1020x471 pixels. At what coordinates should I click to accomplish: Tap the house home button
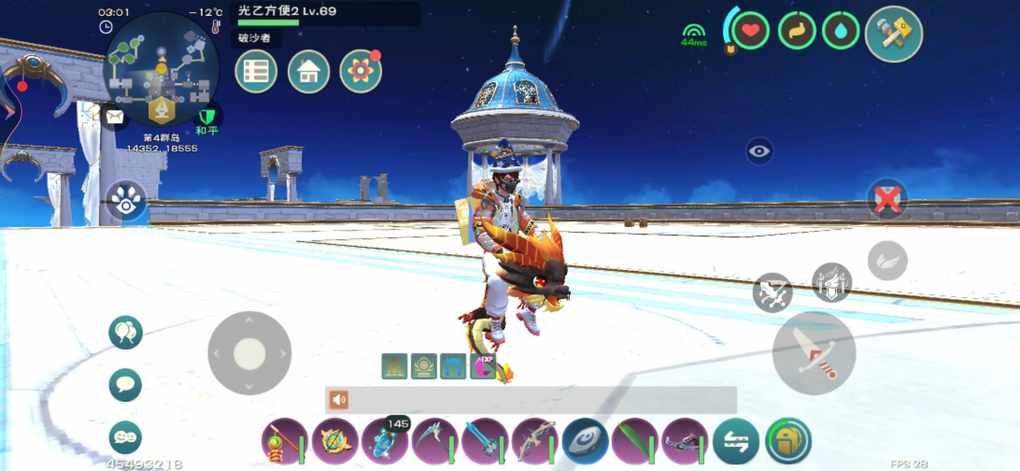pyautogui.click(x=308, y=71)
